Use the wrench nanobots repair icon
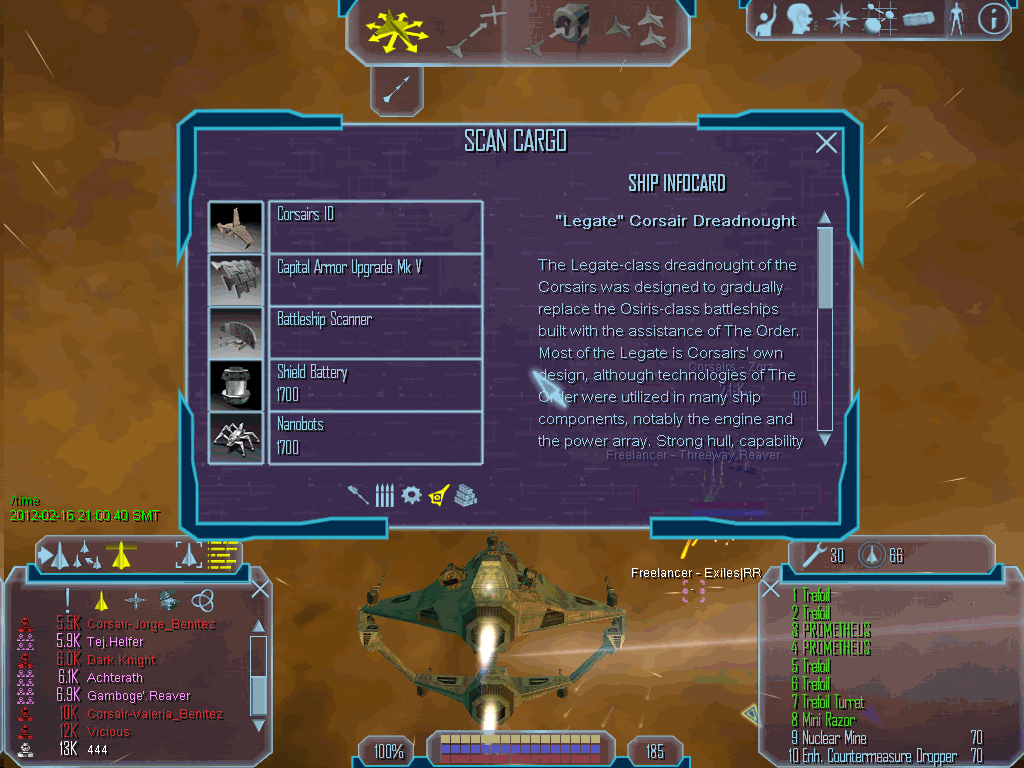Image resolution: width=1024 pixels, height=768 pixels. click(815, 555)
